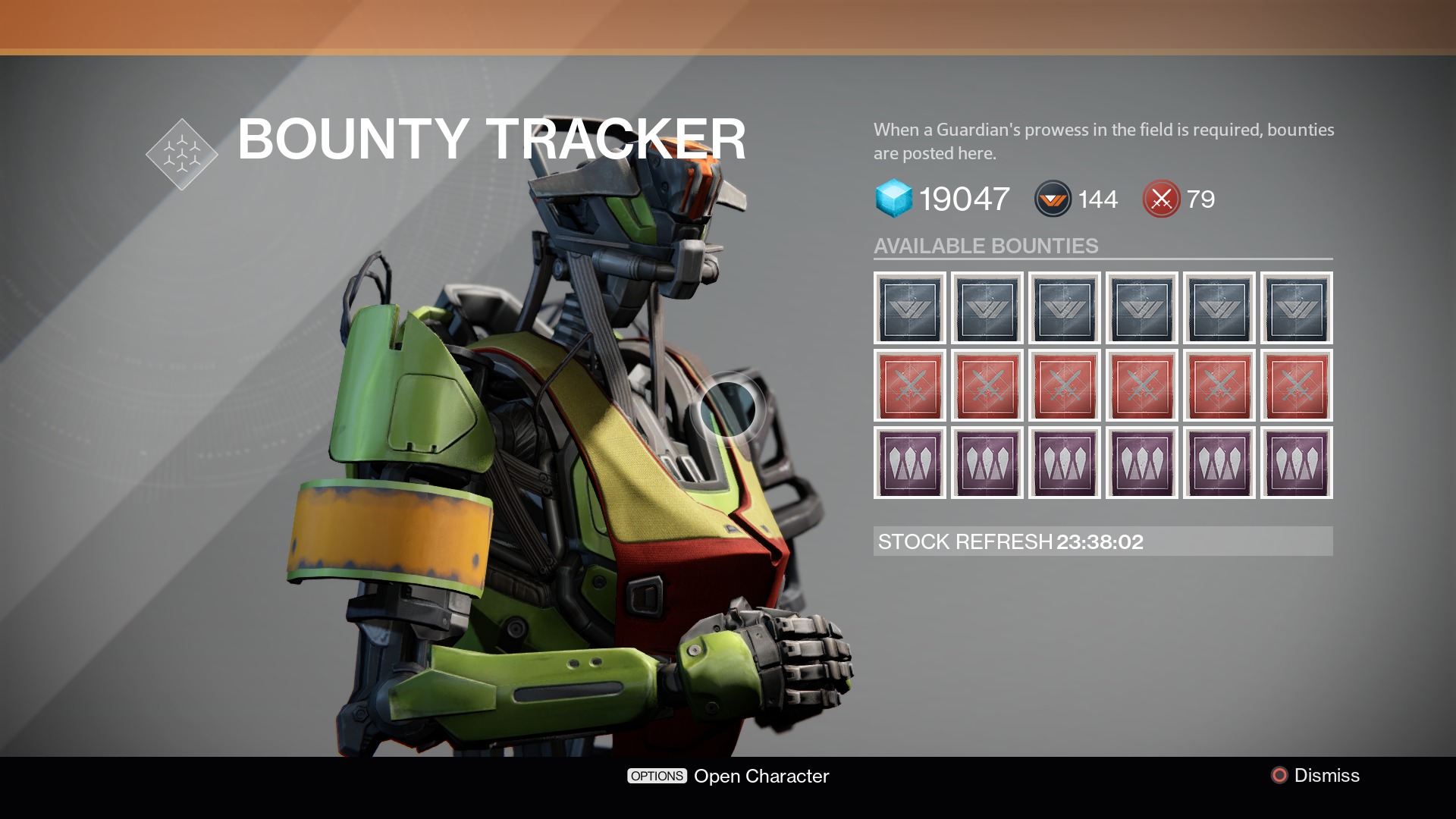
Task: Select the third Queen's Wrath bounty icon
Action: (x=1064, y=463)
